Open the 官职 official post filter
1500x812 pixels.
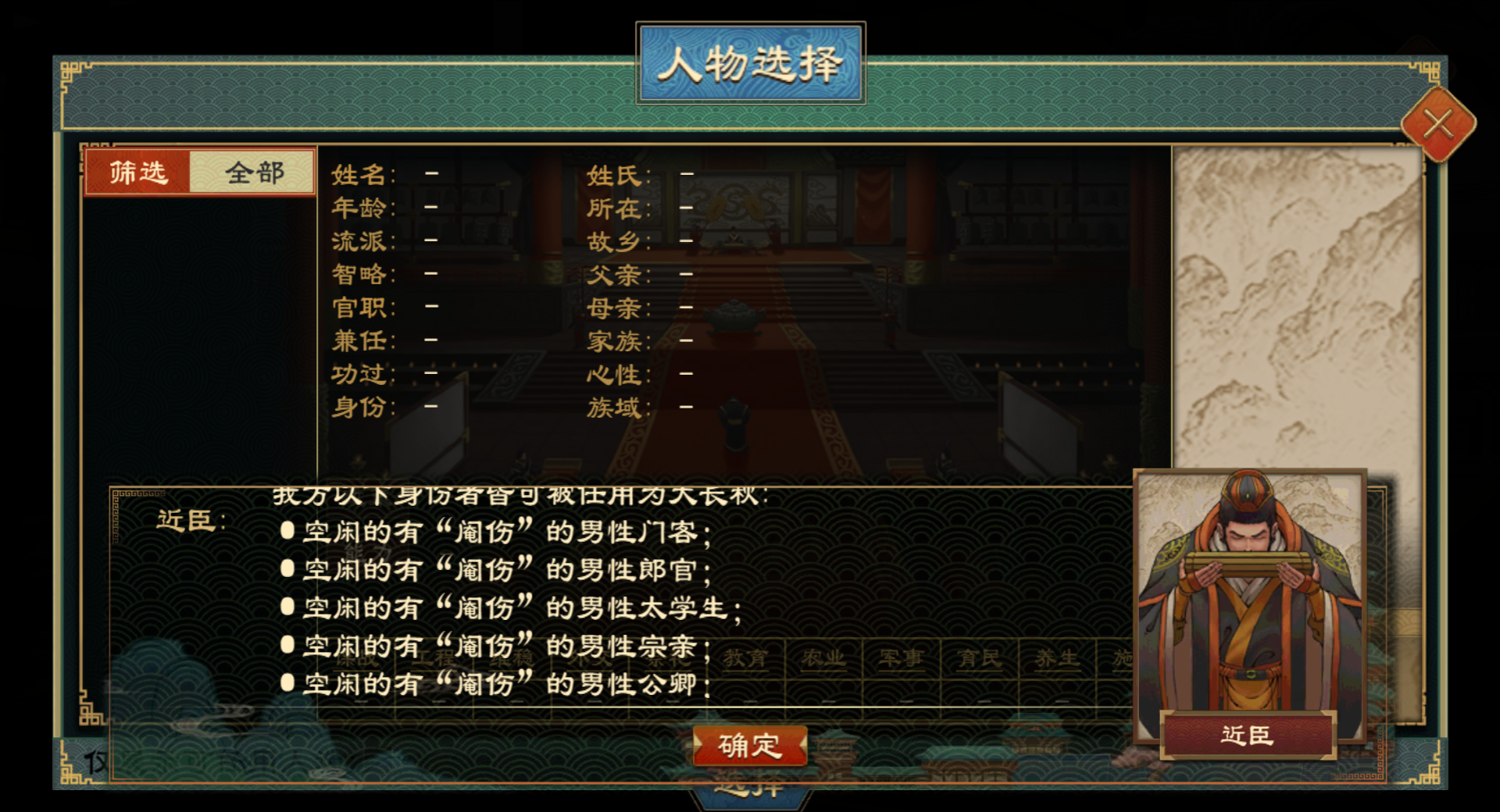tap(428, 308)
